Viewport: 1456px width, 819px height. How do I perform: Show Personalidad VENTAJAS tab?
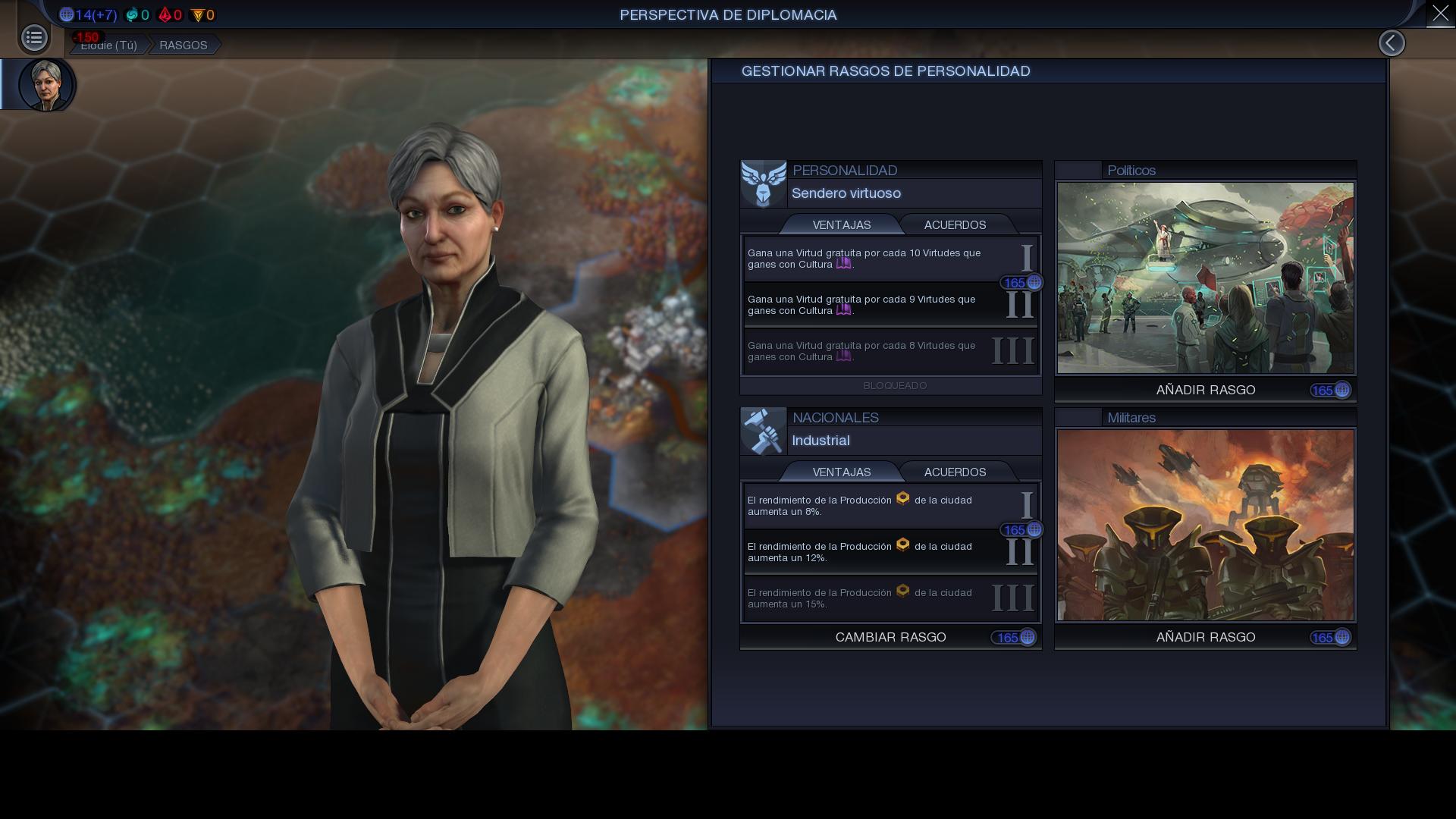[841, 225]
